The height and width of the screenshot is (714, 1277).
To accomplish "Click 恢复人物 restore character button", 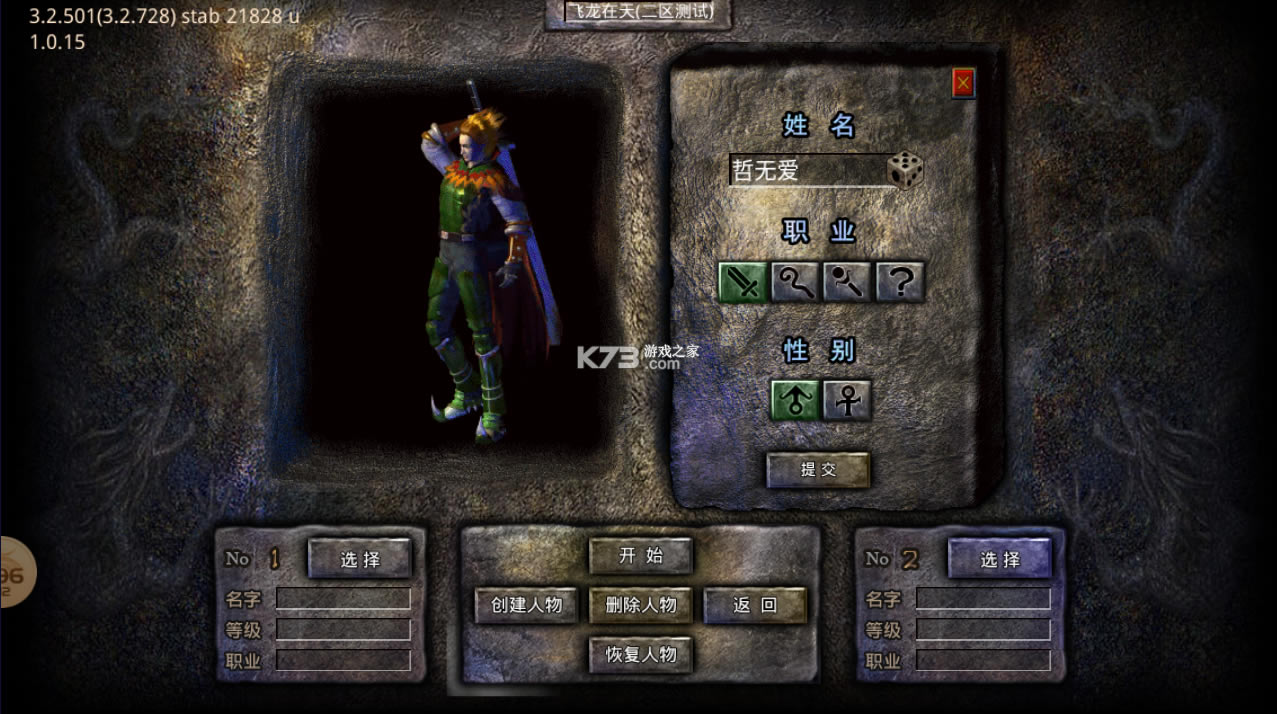I will pyautogui.click(x=640, y=655).
